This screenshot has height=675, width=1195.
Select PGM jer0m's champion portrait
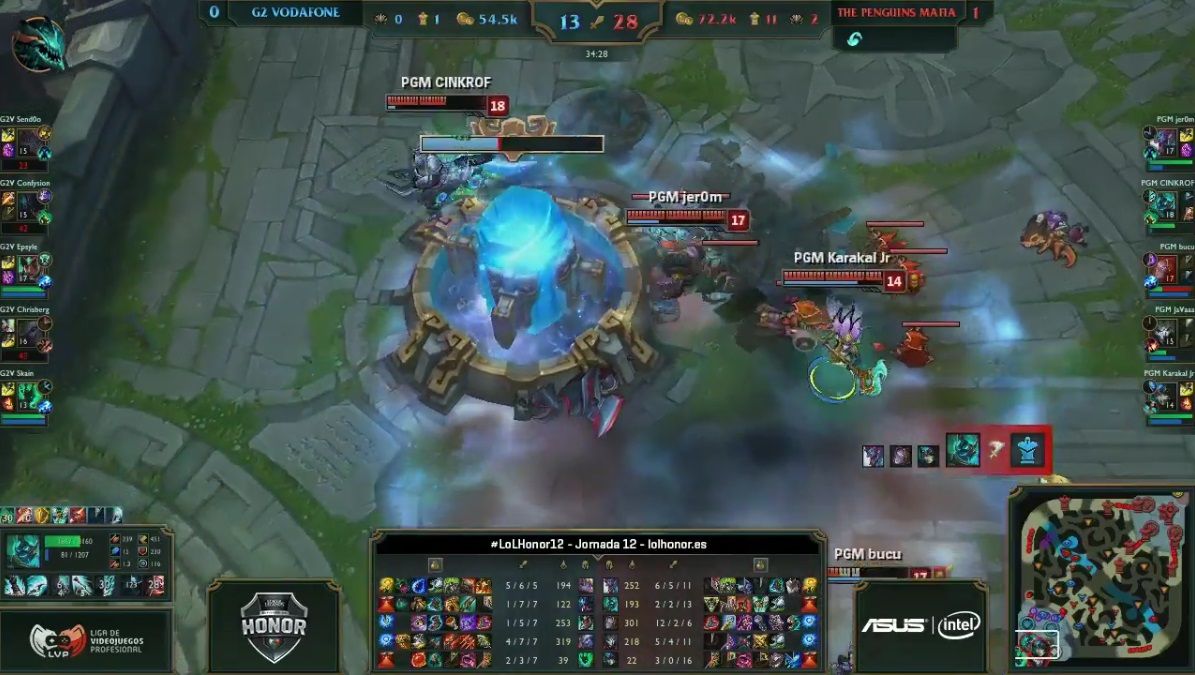[x=1167, y=143]
